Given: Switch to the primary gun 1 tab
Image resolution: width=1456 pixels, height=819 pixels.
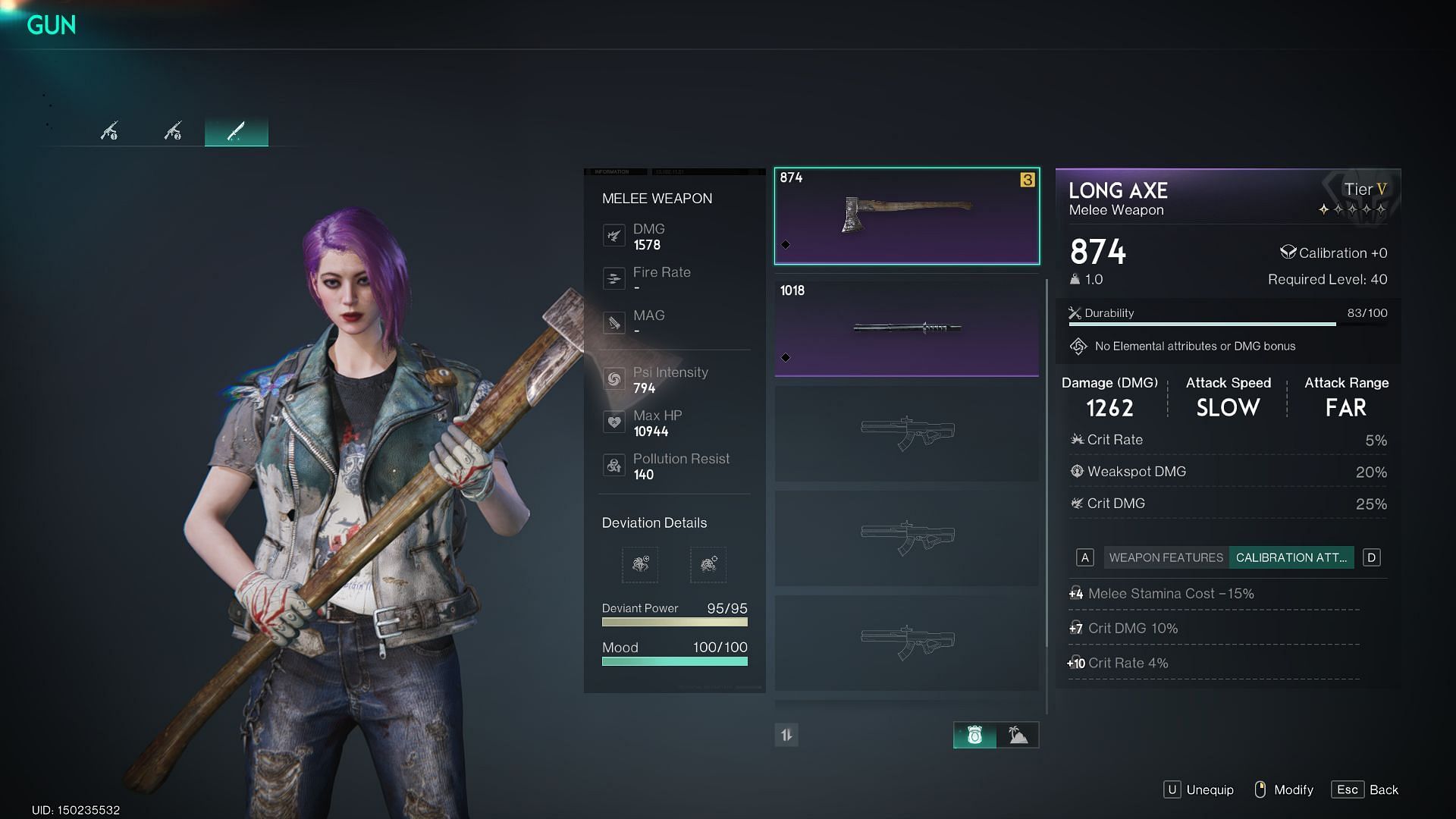Looking at the screenshot, I should pos(109,132).
